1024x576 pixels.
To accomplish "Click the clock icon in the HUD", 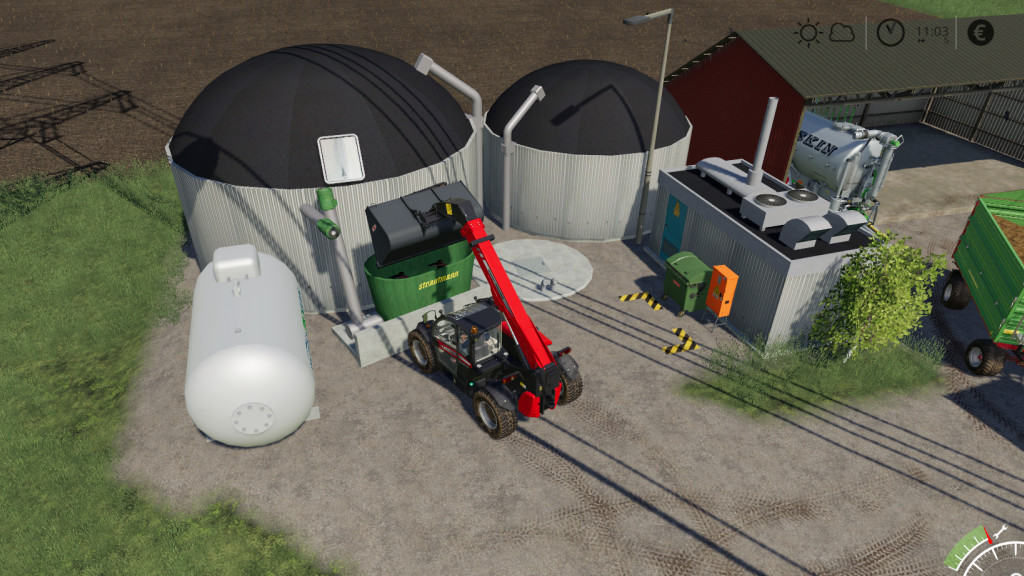I will point(889,32).
